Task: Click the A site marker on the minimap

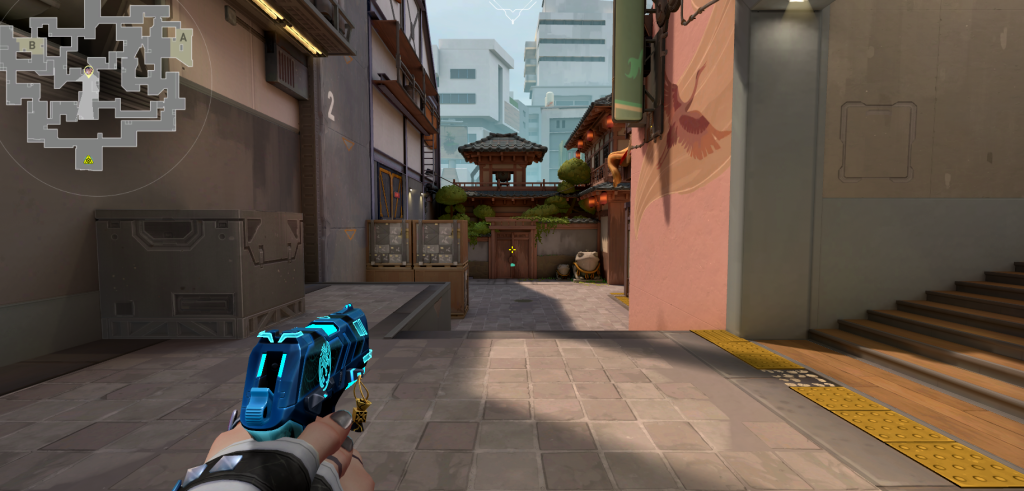Action: pyautogui.click(x=183, y=37)
